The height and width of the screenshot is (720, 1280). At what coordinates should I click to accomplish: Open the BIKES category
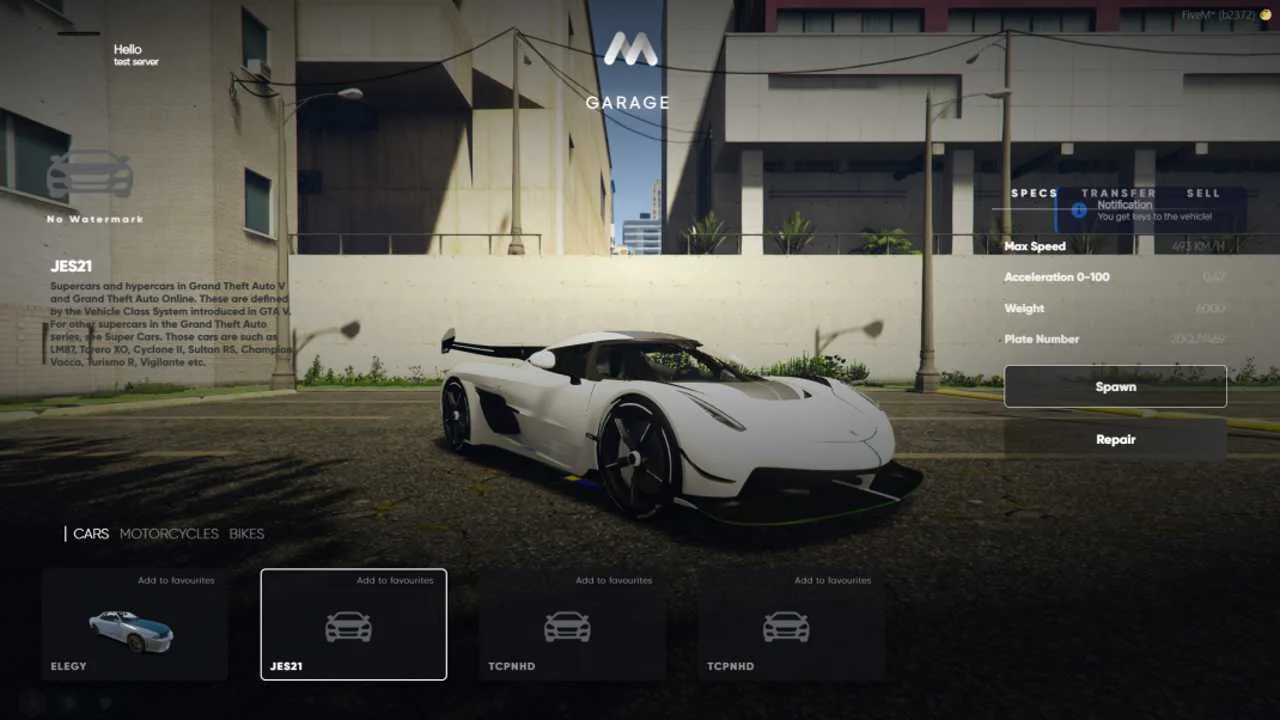click(x=247, y=533)
